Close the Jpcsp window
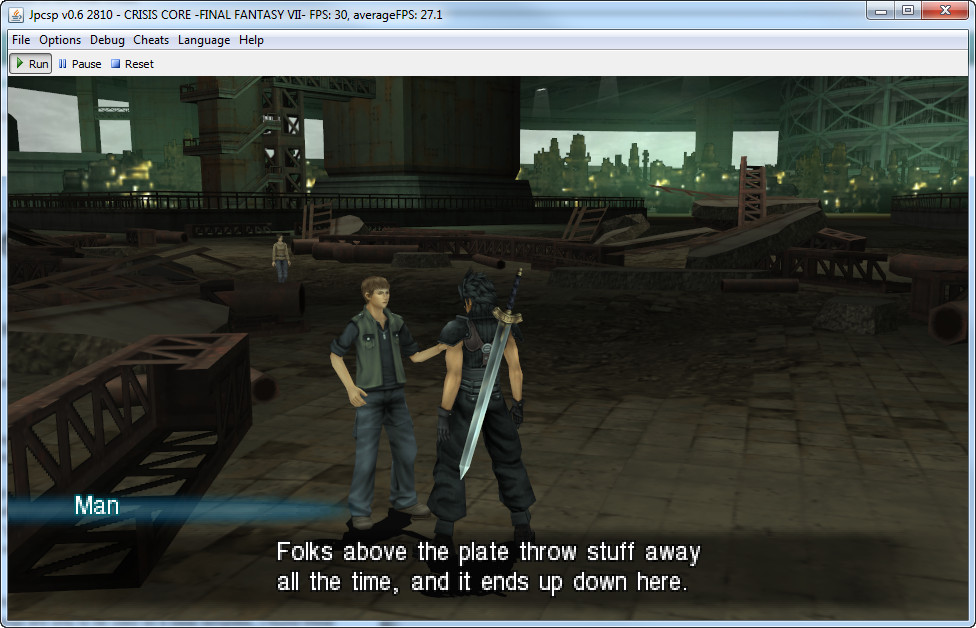 pos(943,10)
